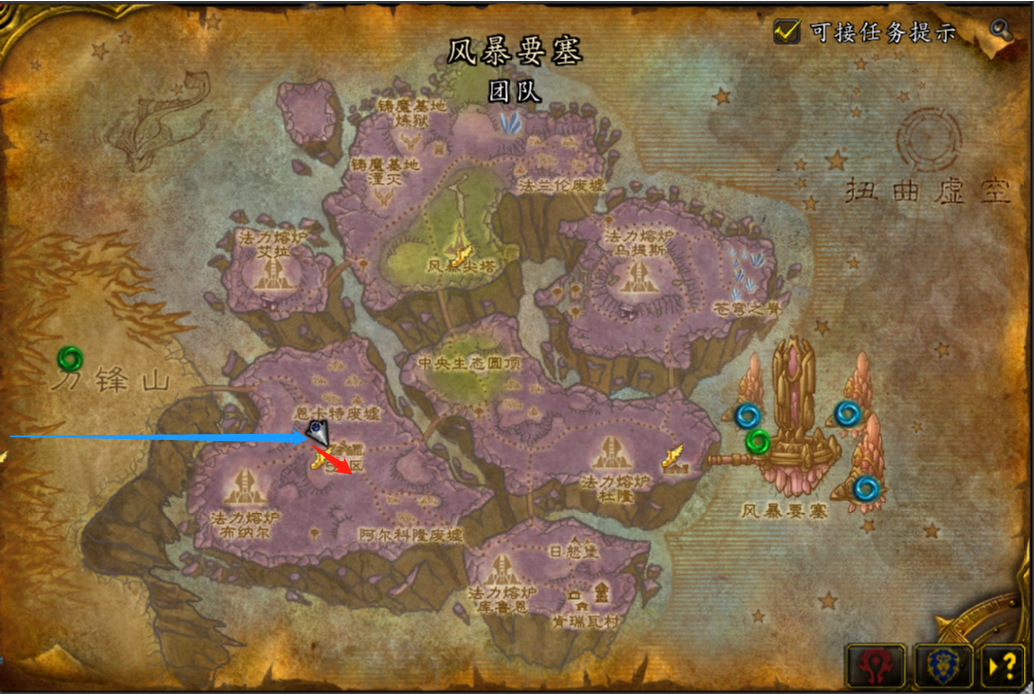1034x694 pixels.
Task: Click the green swirl marker at Tempest Keep
Action: [x=758, y=441]
